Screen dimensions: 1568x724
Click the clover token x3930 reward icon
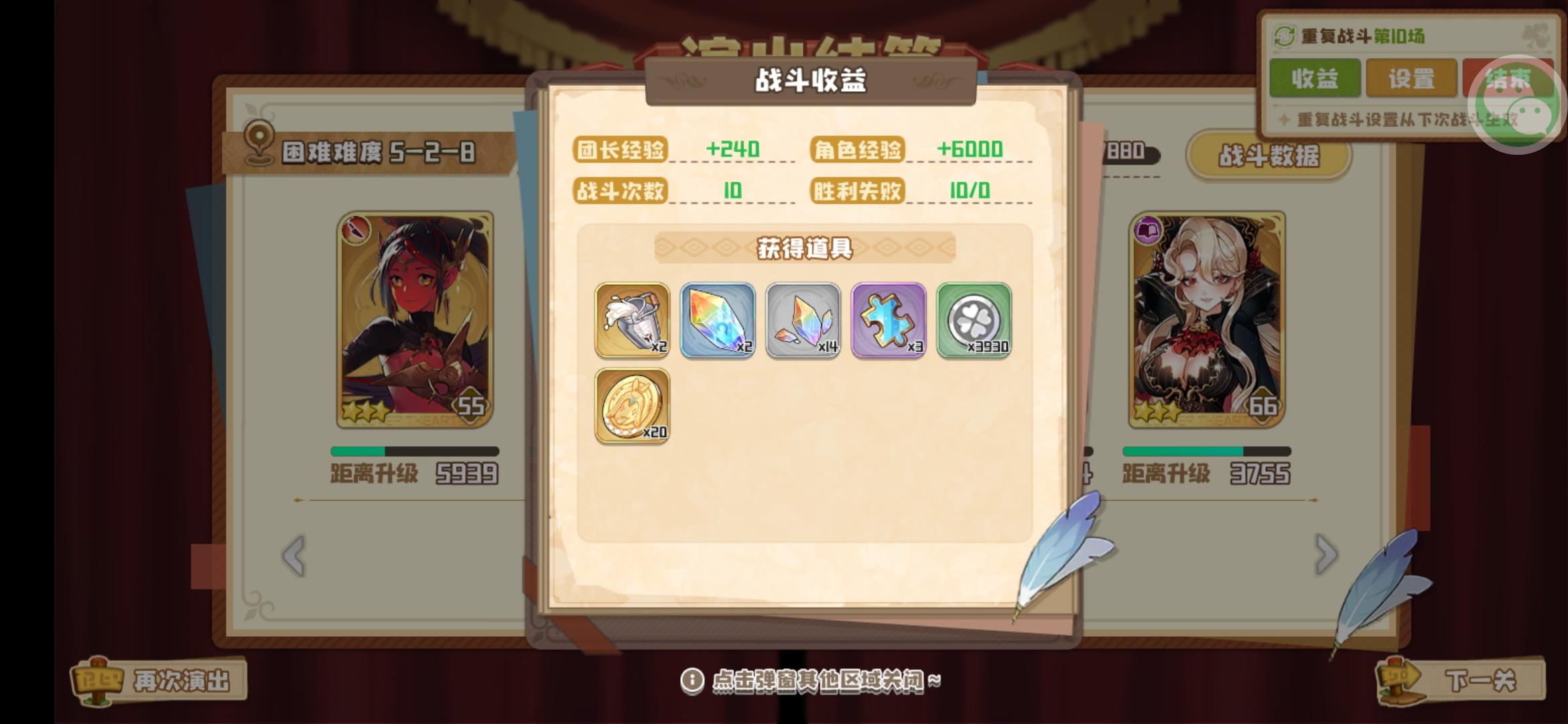[x=974, y=322]
